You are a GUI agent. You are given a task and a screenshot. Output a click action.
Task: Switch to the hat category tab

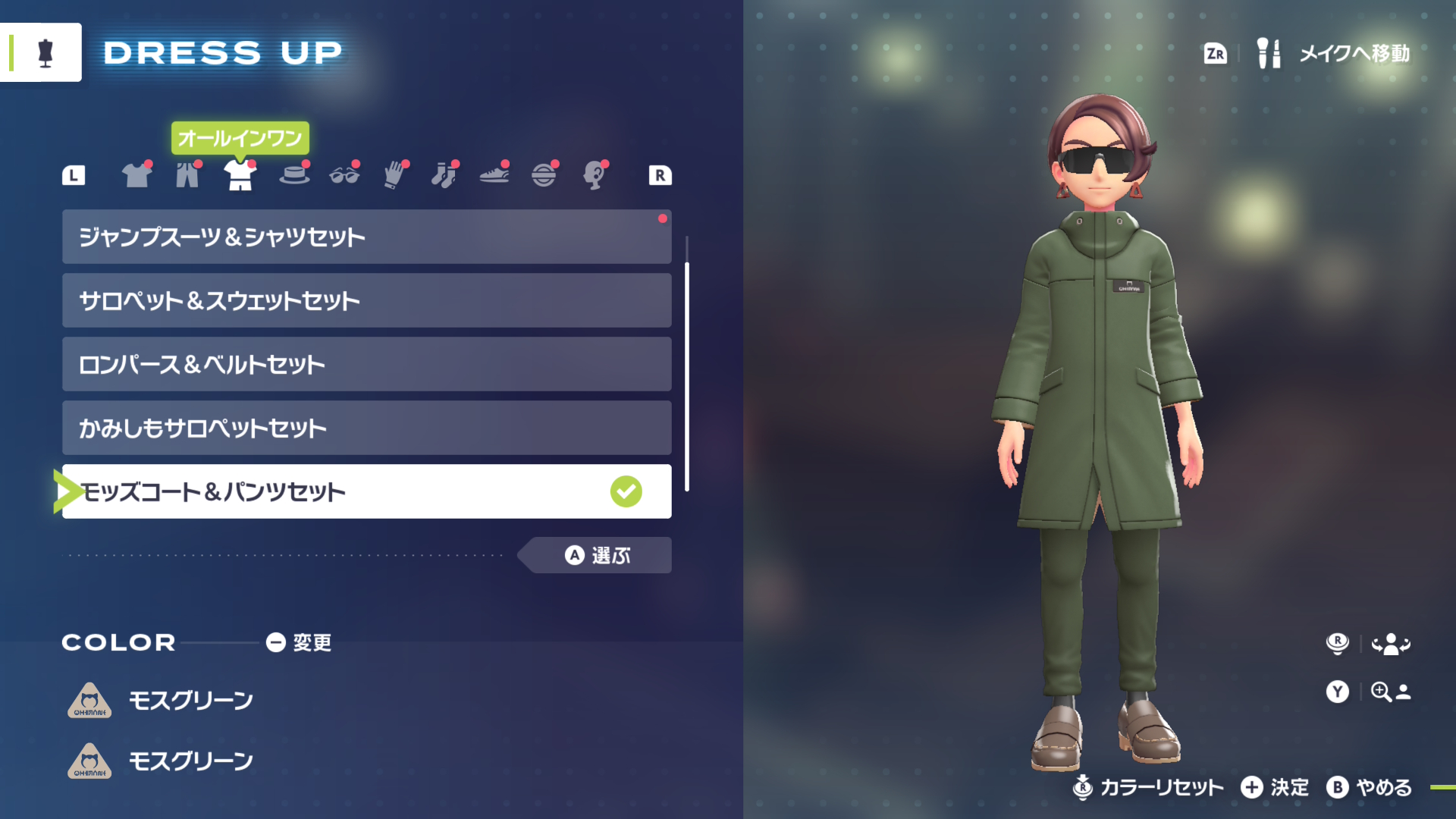click(x=294, y=175)
